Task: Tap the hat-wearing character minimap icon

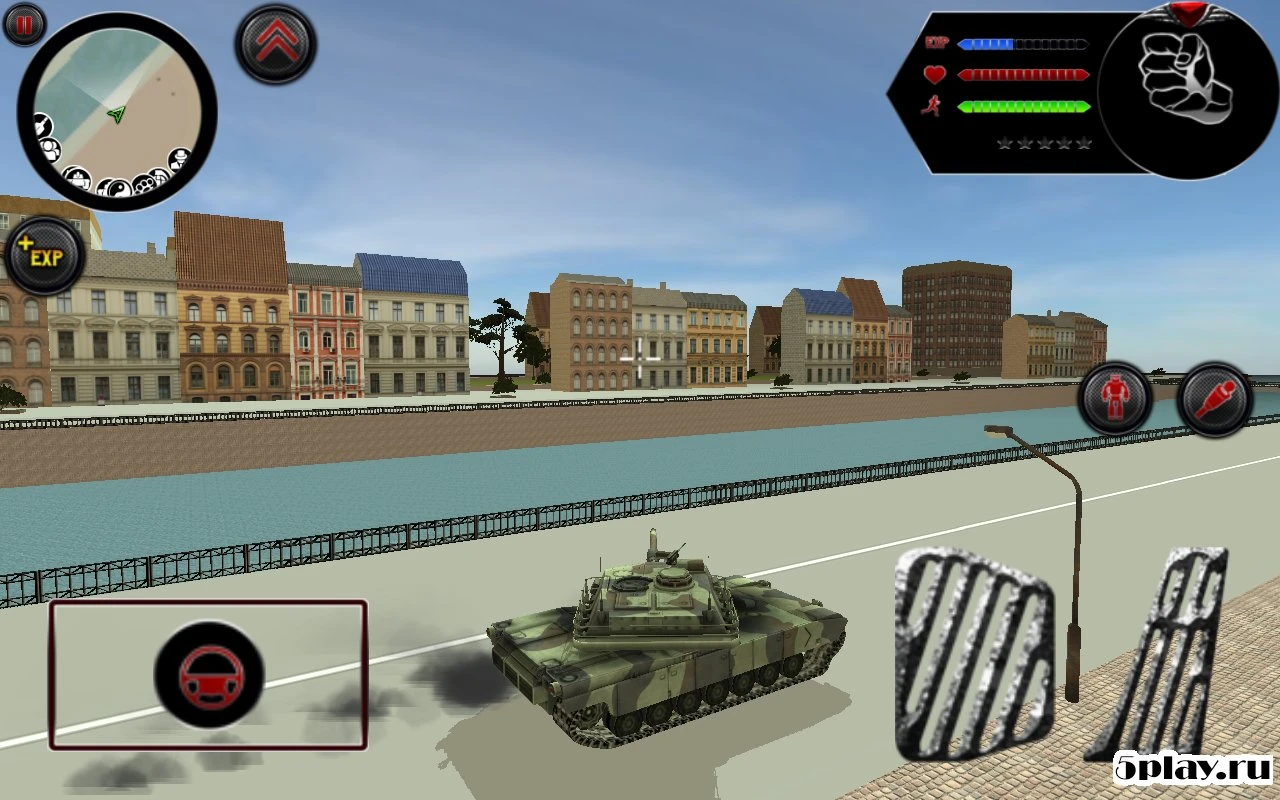Action: (180, 160)
